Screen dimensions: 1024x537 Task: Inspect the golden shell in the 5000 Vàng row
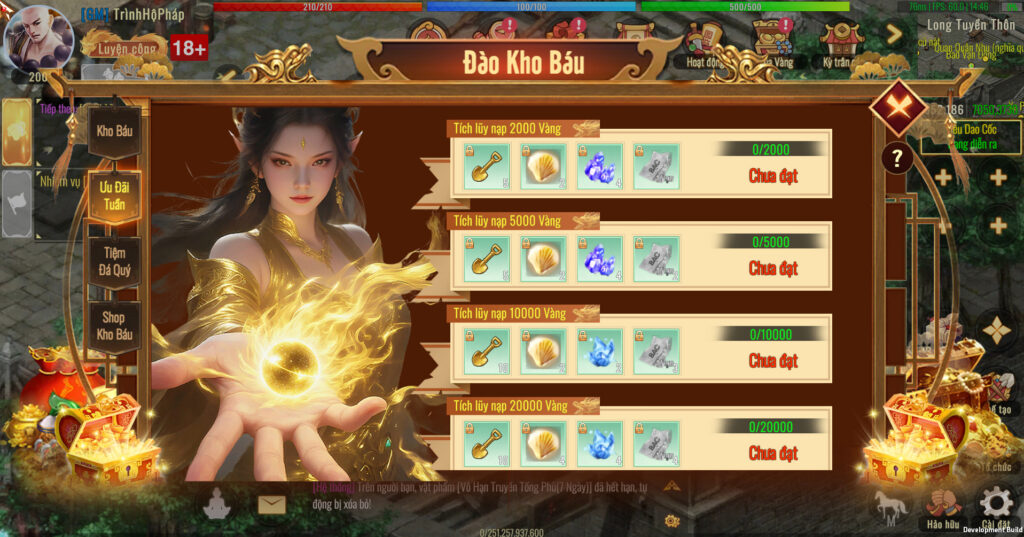(544, 258)
